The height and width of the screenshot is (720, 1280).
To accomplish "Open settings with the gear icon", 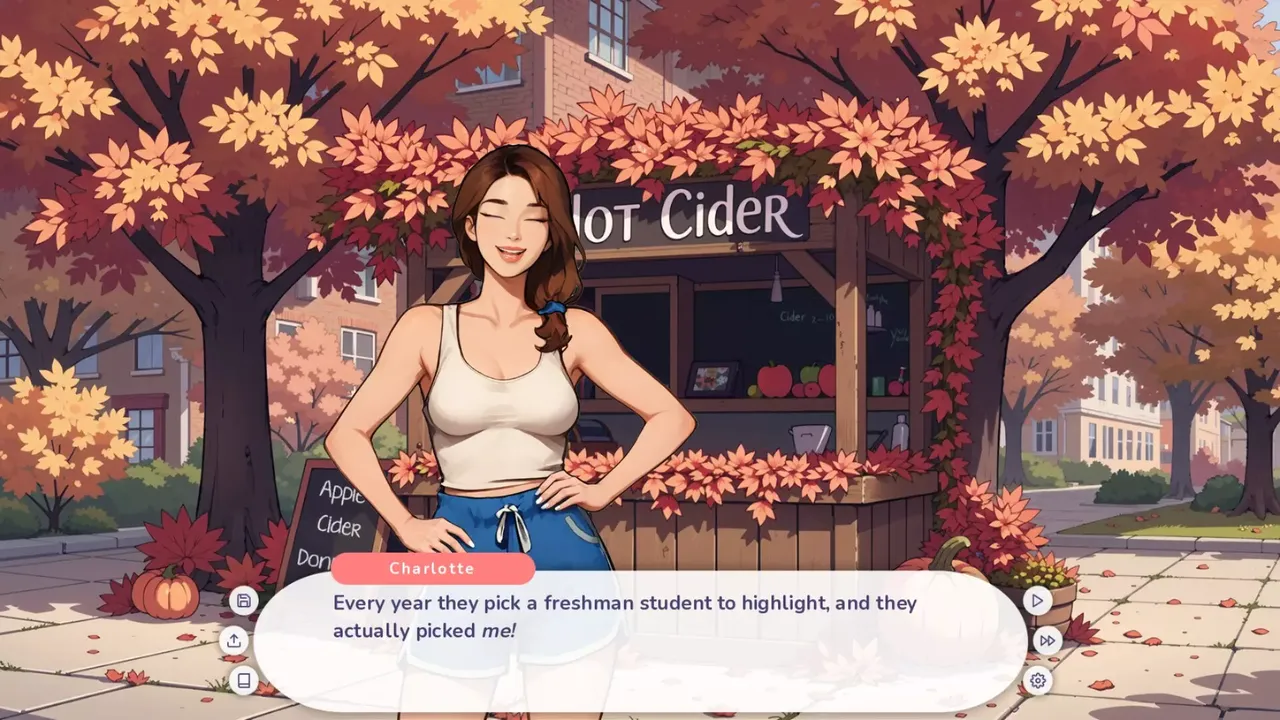I will (x=1038, y=681).
